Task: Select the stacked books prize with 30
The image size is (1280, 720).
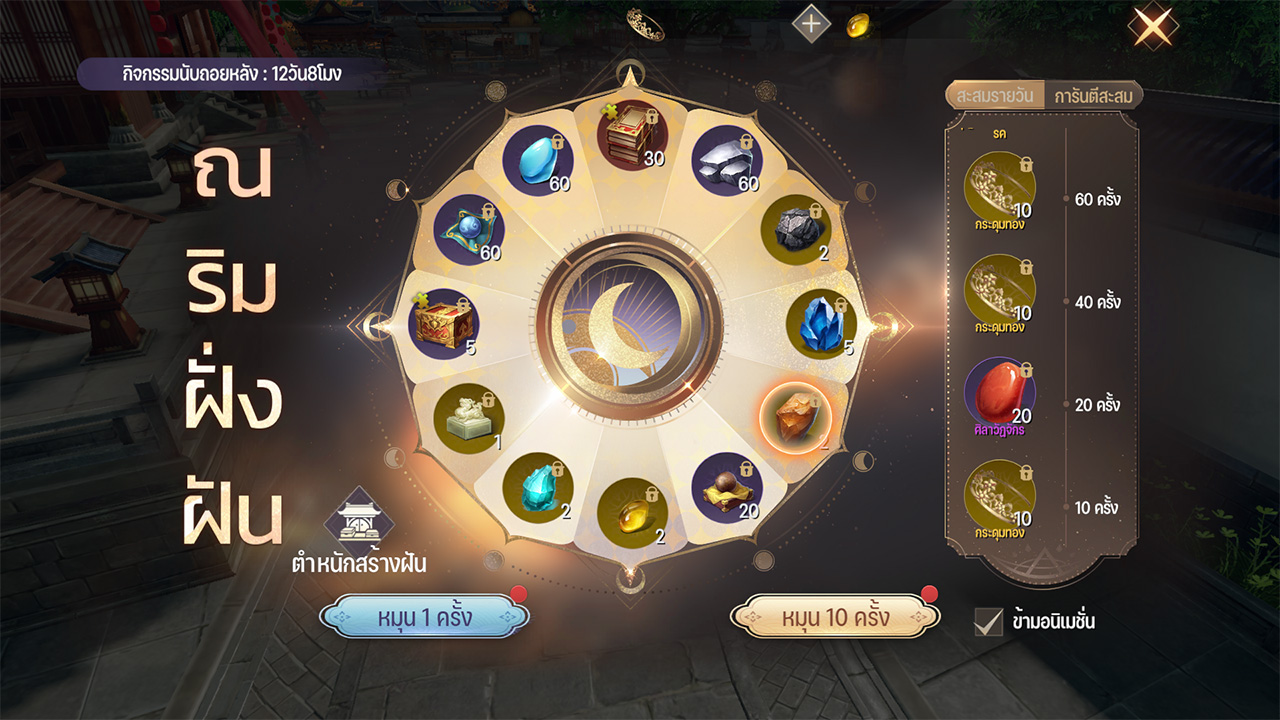Action: pyautogui.click(x=633, y=141)
